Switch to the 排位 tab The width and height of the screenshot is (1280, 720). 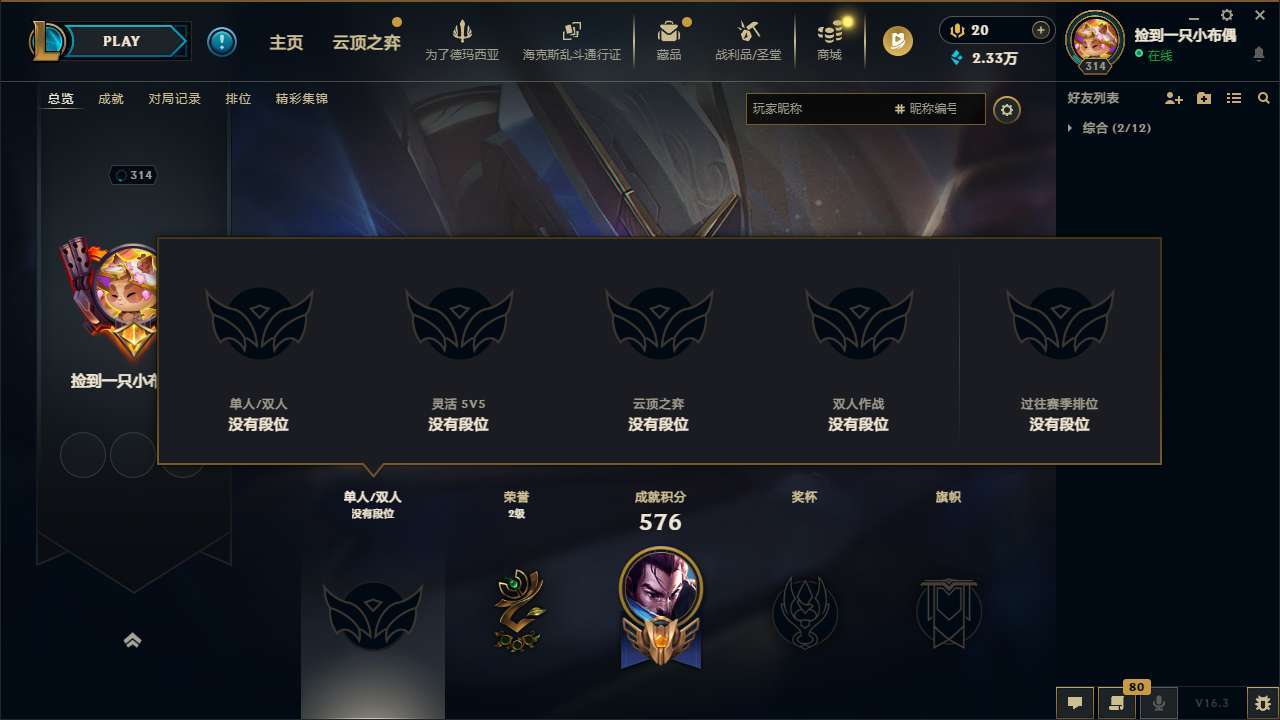(x=238, y=99)
